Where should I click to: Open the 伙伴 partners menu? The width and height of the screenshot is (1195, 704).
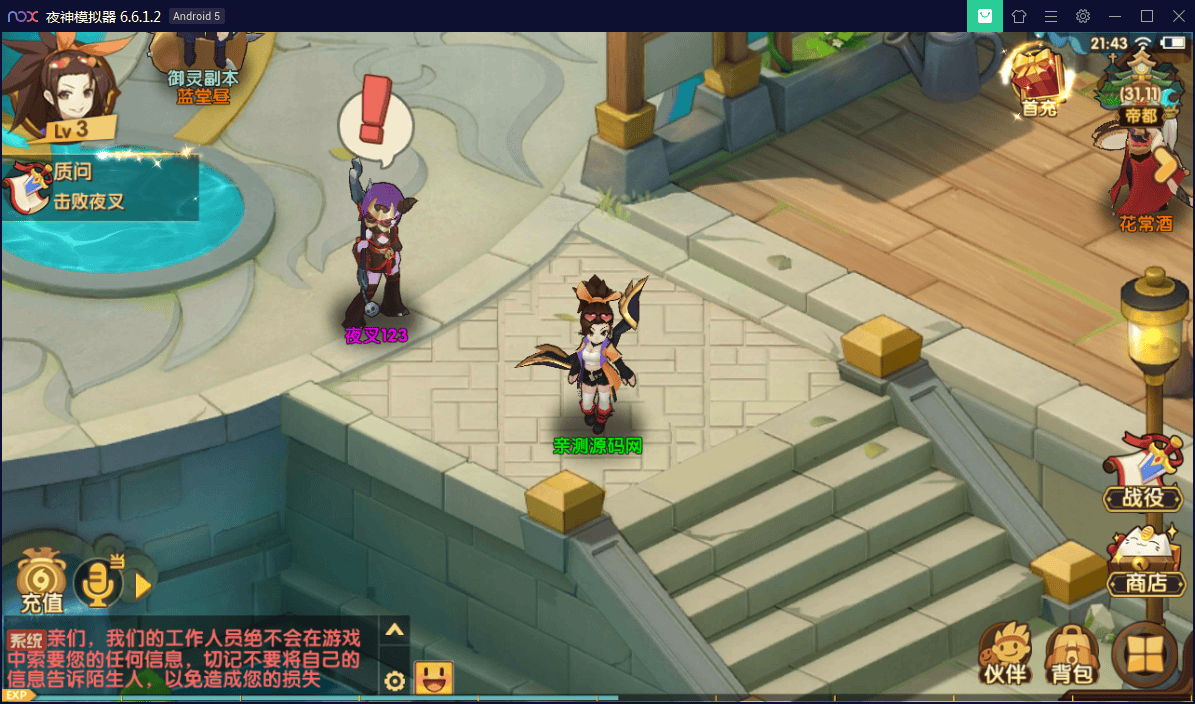(x=1005, y=655)
